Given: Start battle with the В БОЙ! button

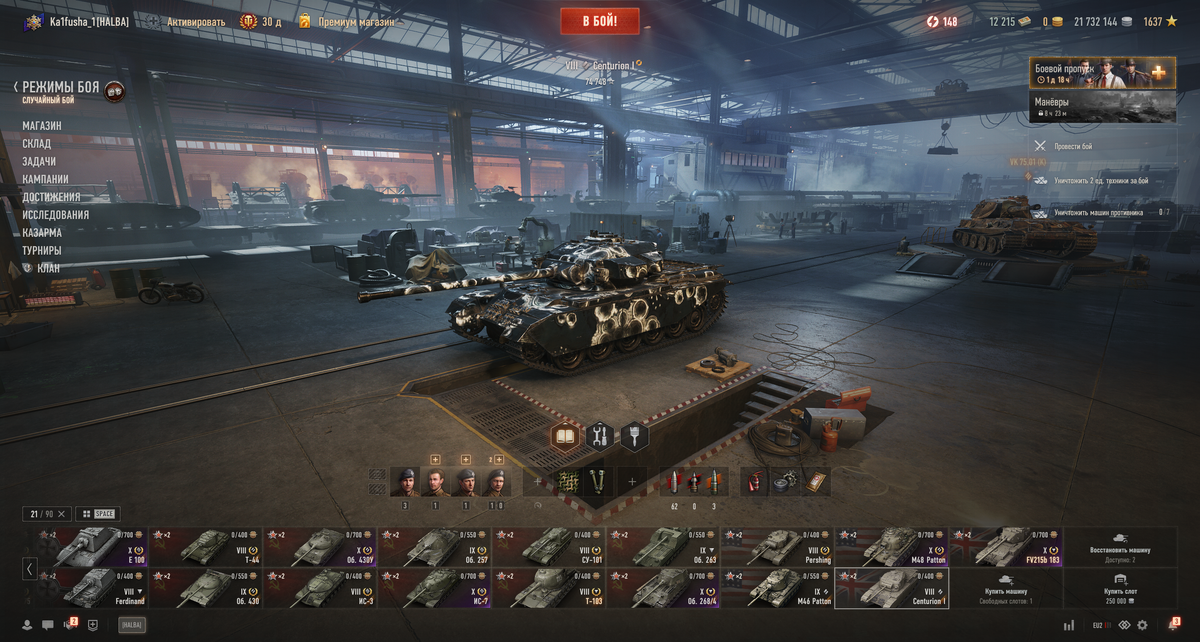Looking at the screenshot, I should tap(600, 21).
